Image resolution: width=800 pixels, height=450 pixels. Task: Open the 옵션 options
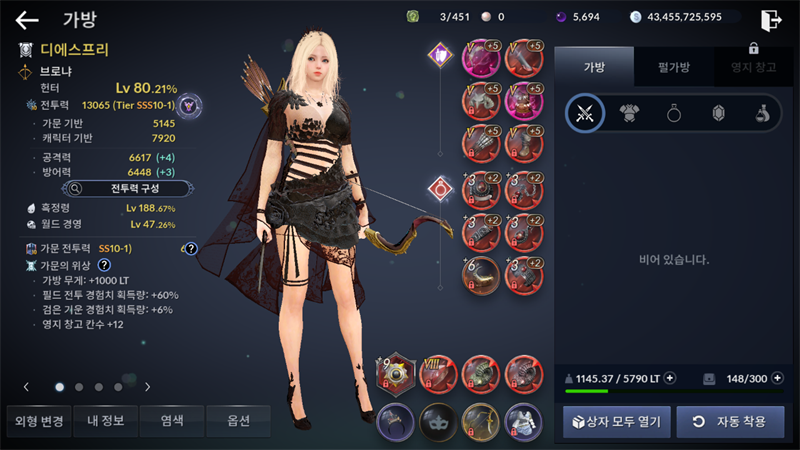237,421
